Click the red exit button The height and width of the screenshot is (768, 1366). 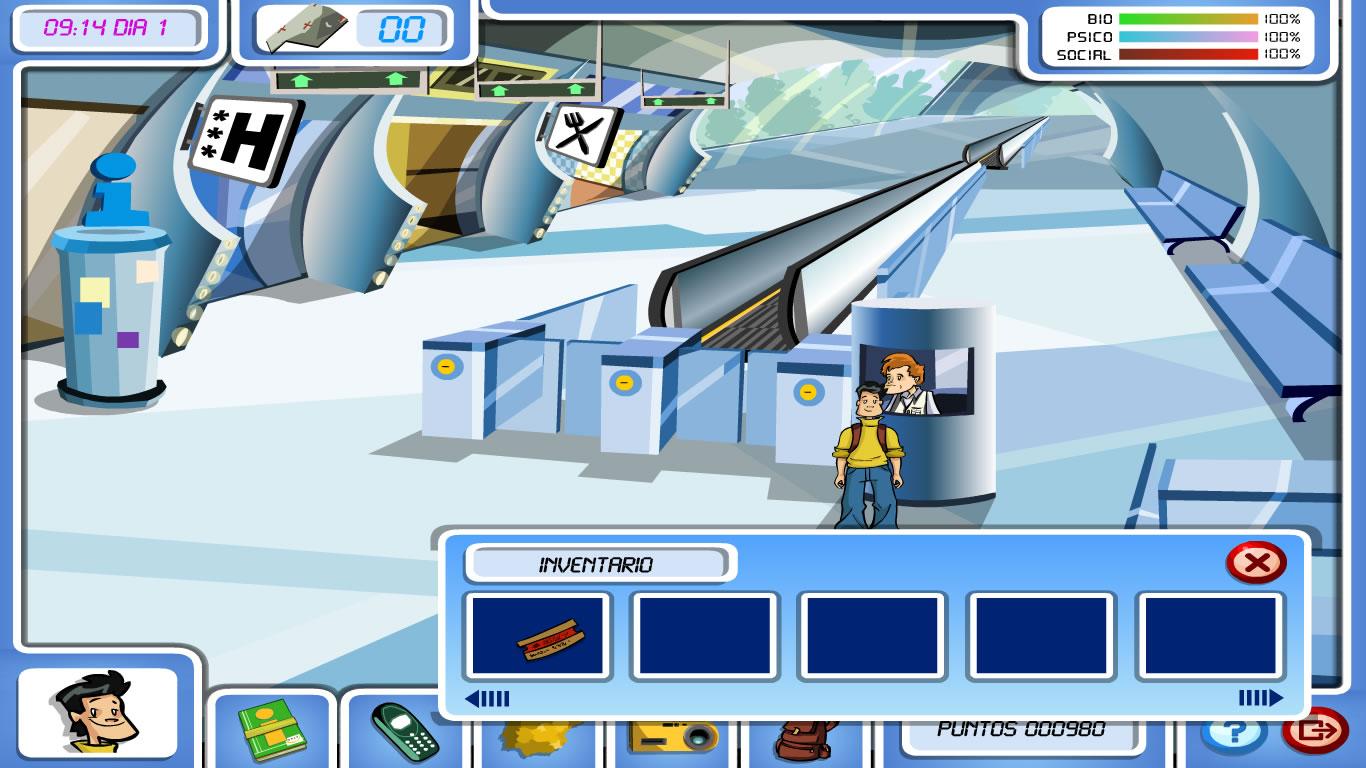point(1314,734)
